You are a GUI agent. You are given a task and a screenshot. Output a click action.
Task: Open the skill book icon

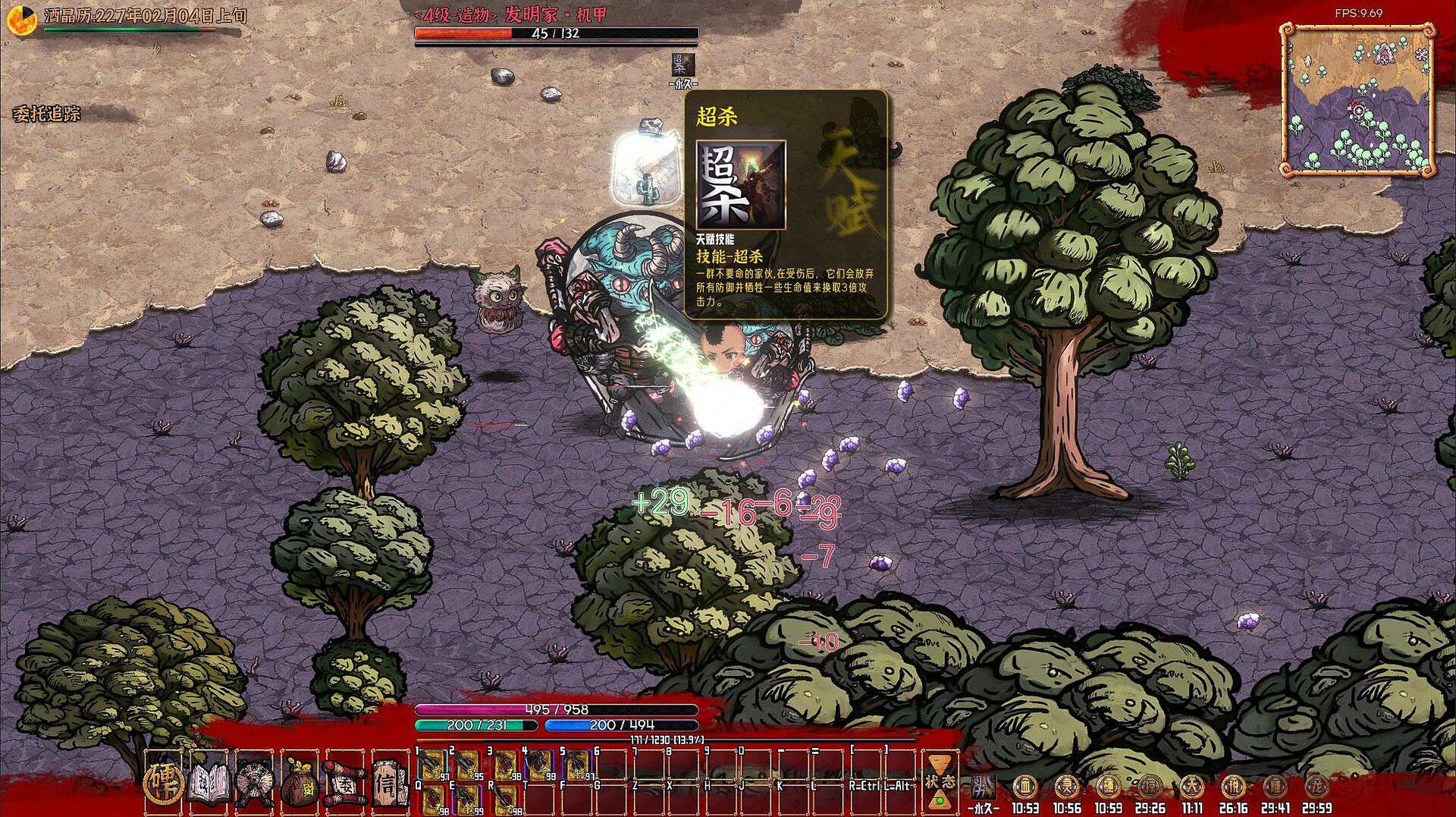click(x=209, y=780)
